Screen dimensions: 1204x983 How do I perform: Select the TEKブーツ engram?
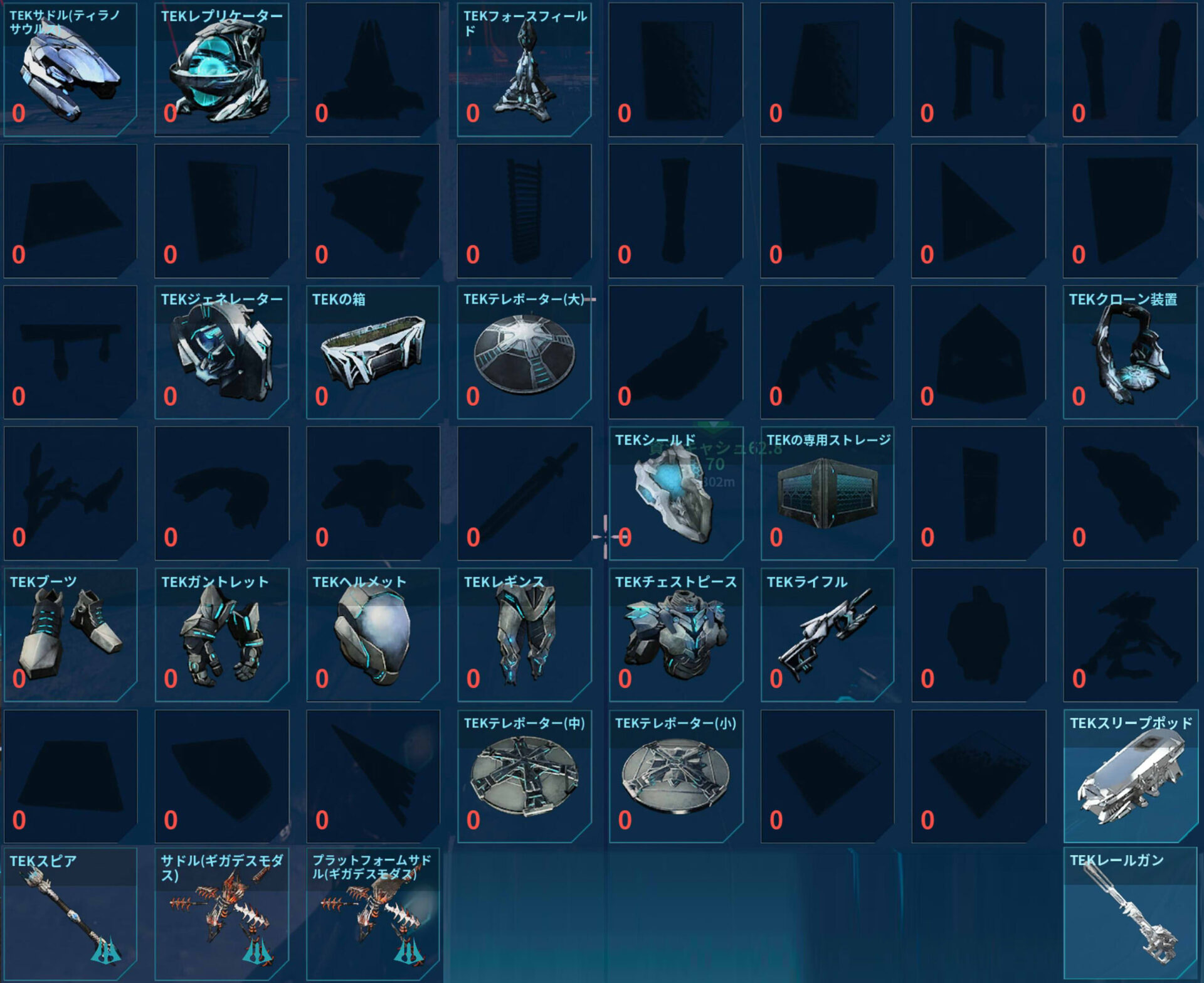70,635
